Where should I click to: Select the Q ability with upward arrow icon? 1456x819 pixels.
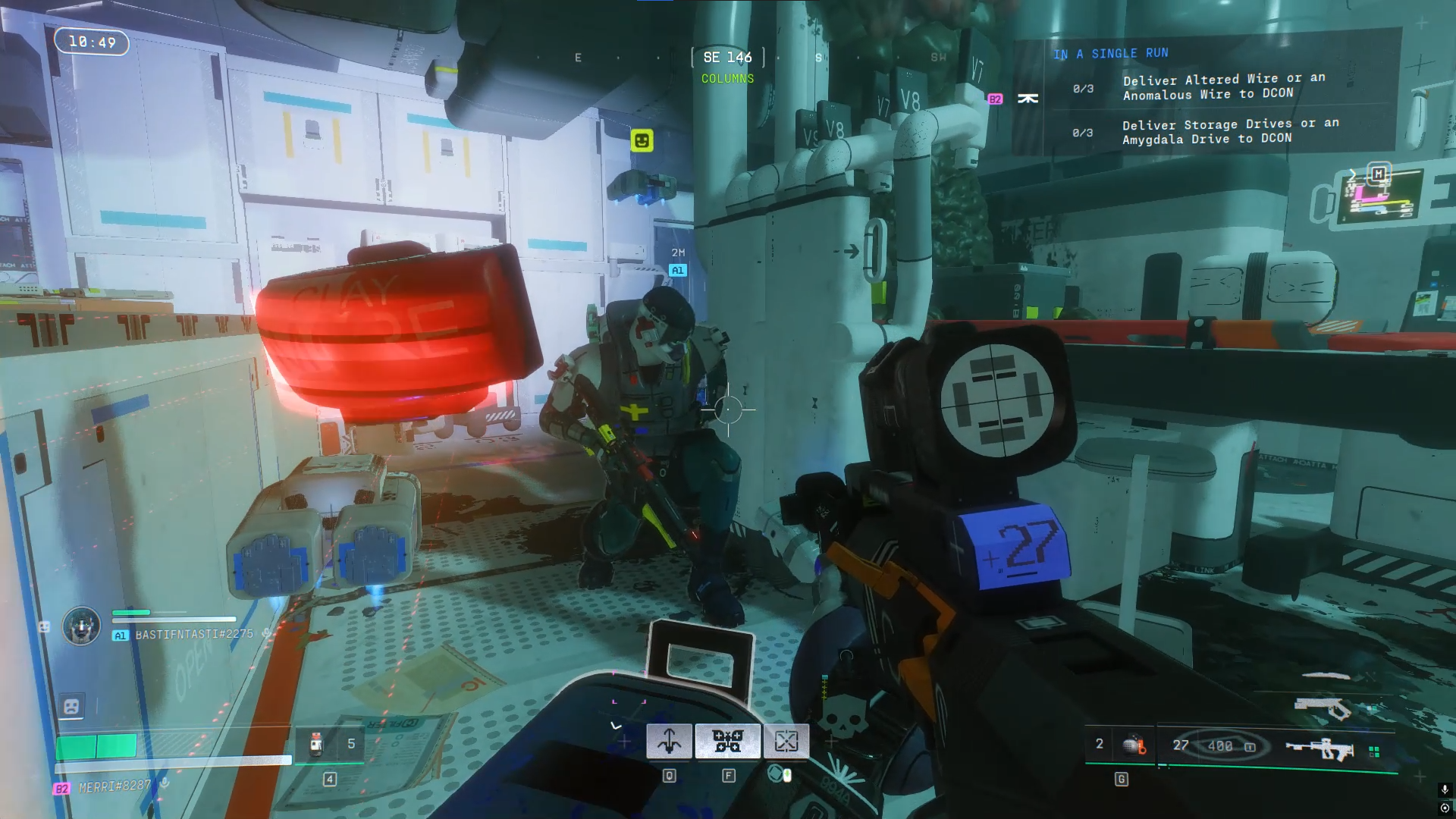[x=669, y=741]
